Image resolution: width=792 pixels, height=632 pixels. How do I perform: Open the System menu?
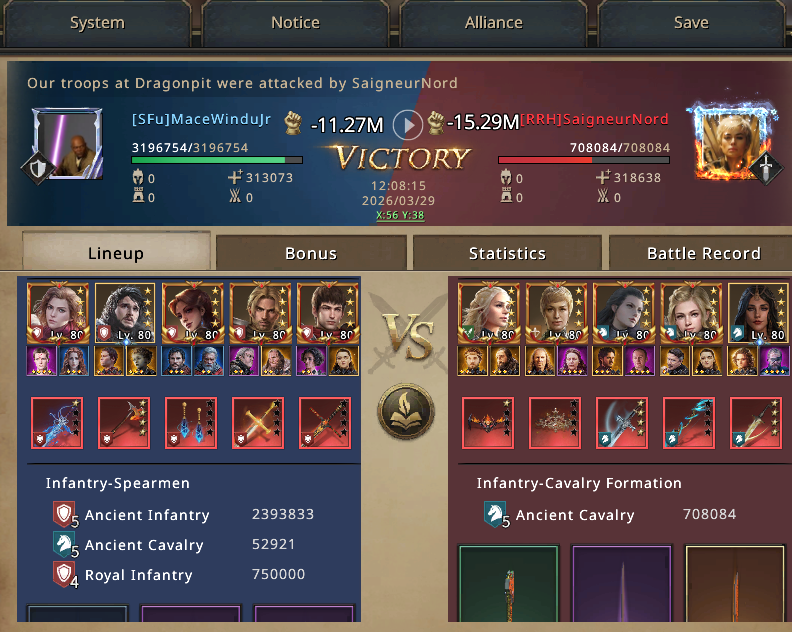coord(97,22)
